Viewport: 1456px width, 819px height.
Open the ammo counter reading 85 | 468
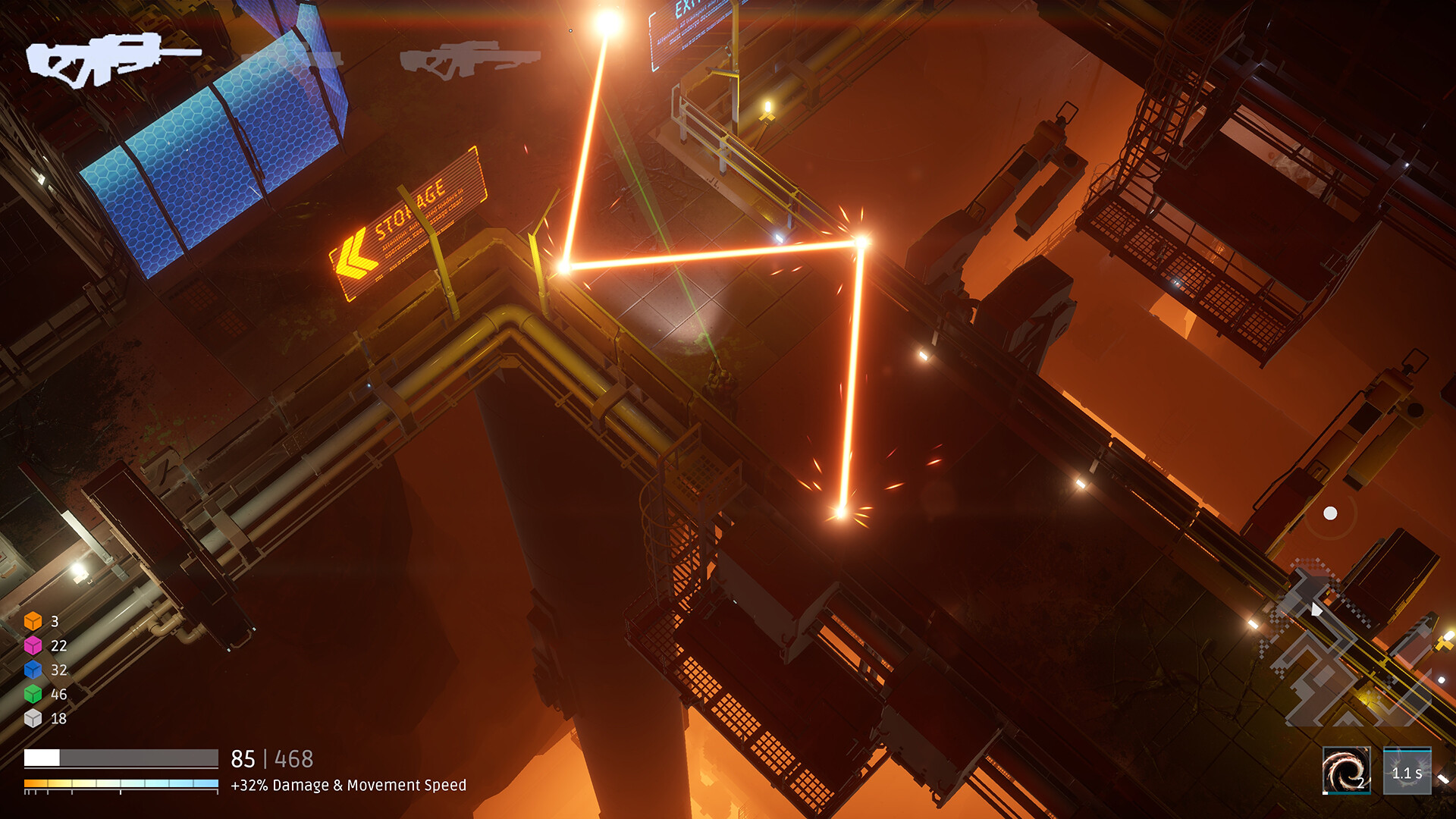coord(273,757)
